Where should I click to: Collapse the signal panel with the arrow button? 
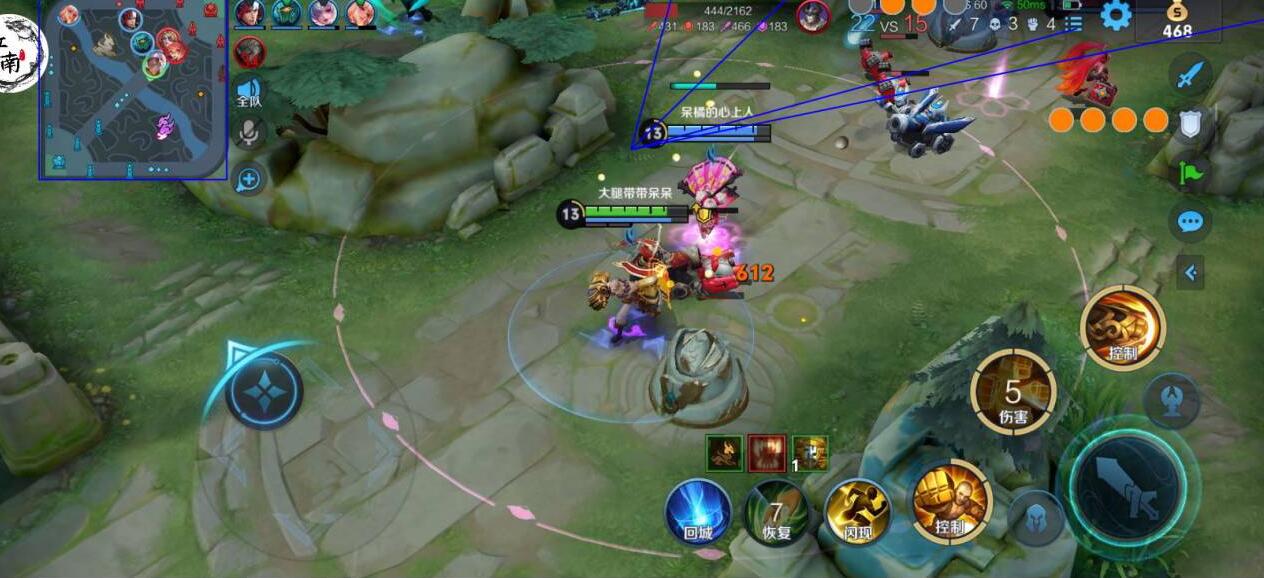click(x=1190, y=271)
